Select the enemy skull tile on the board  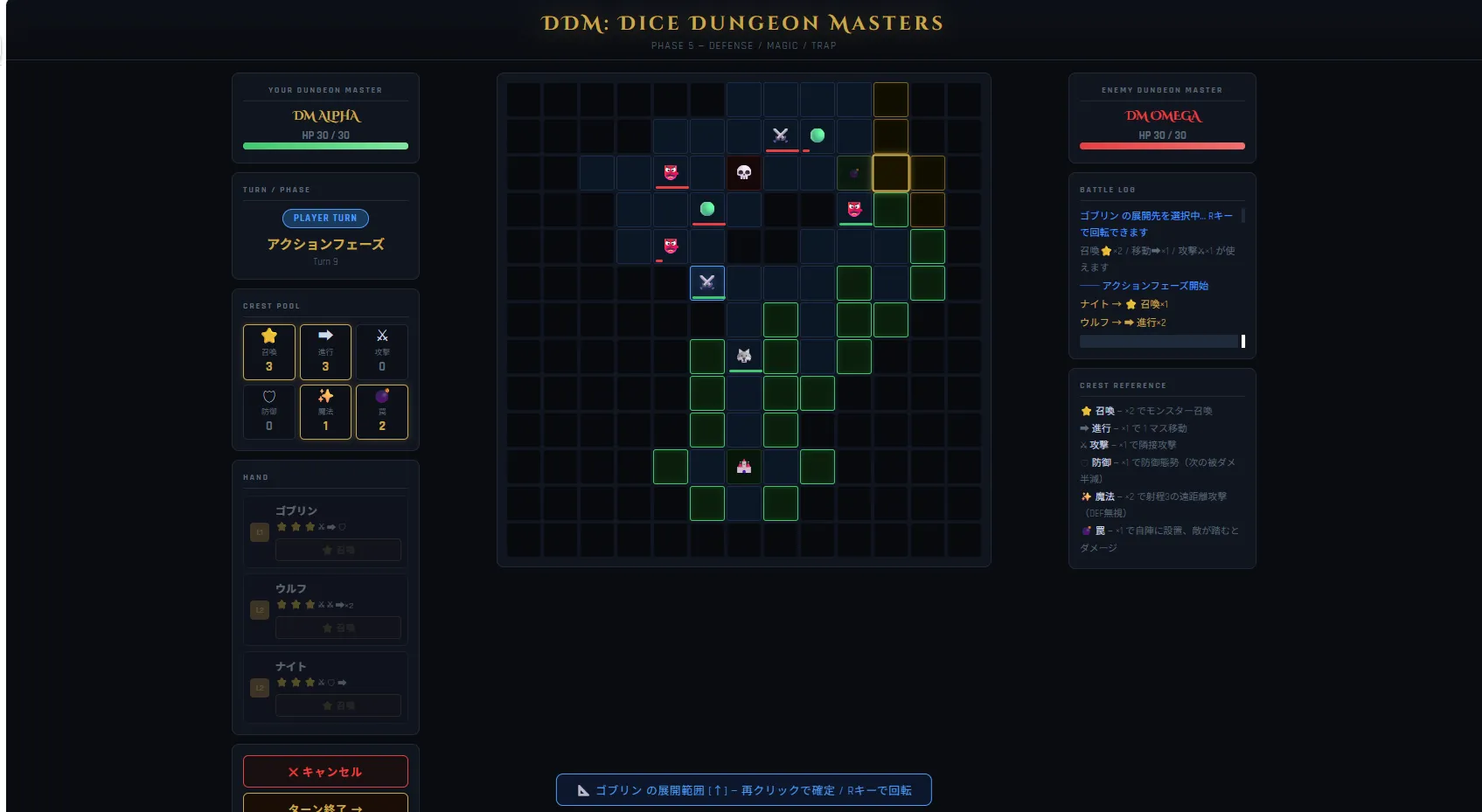[744, 173]
